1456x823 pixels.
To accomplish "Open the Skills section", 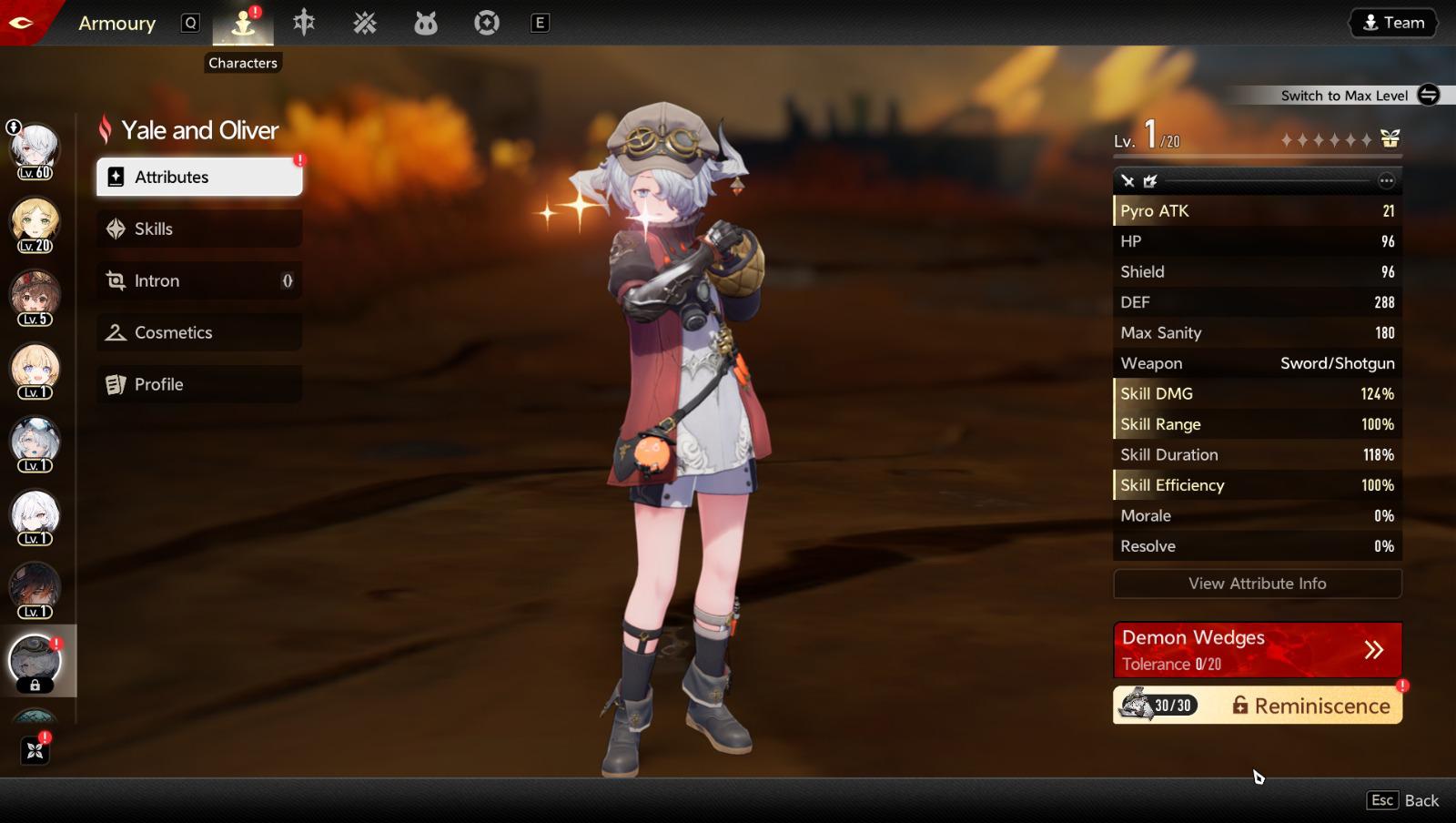I will coord(199,229).
